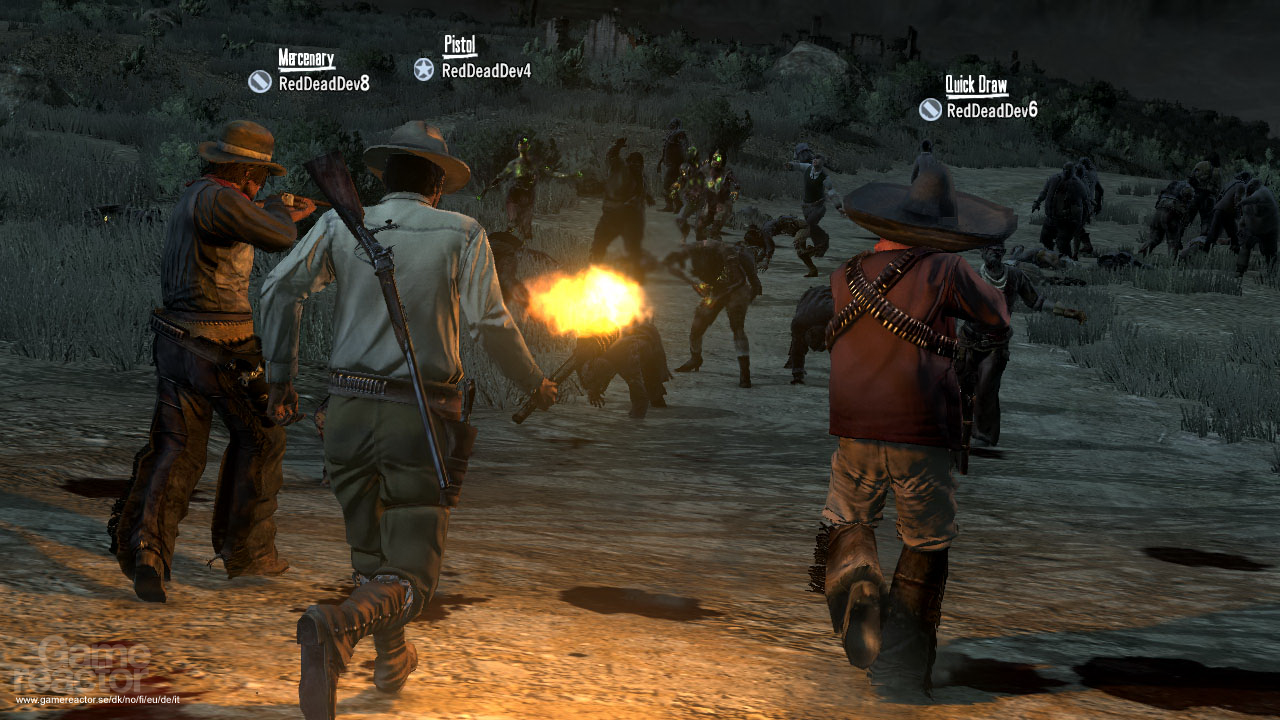Click the underlined Pistol title label
Screen dimensions: 1280x720
click(x=458, y=45)
